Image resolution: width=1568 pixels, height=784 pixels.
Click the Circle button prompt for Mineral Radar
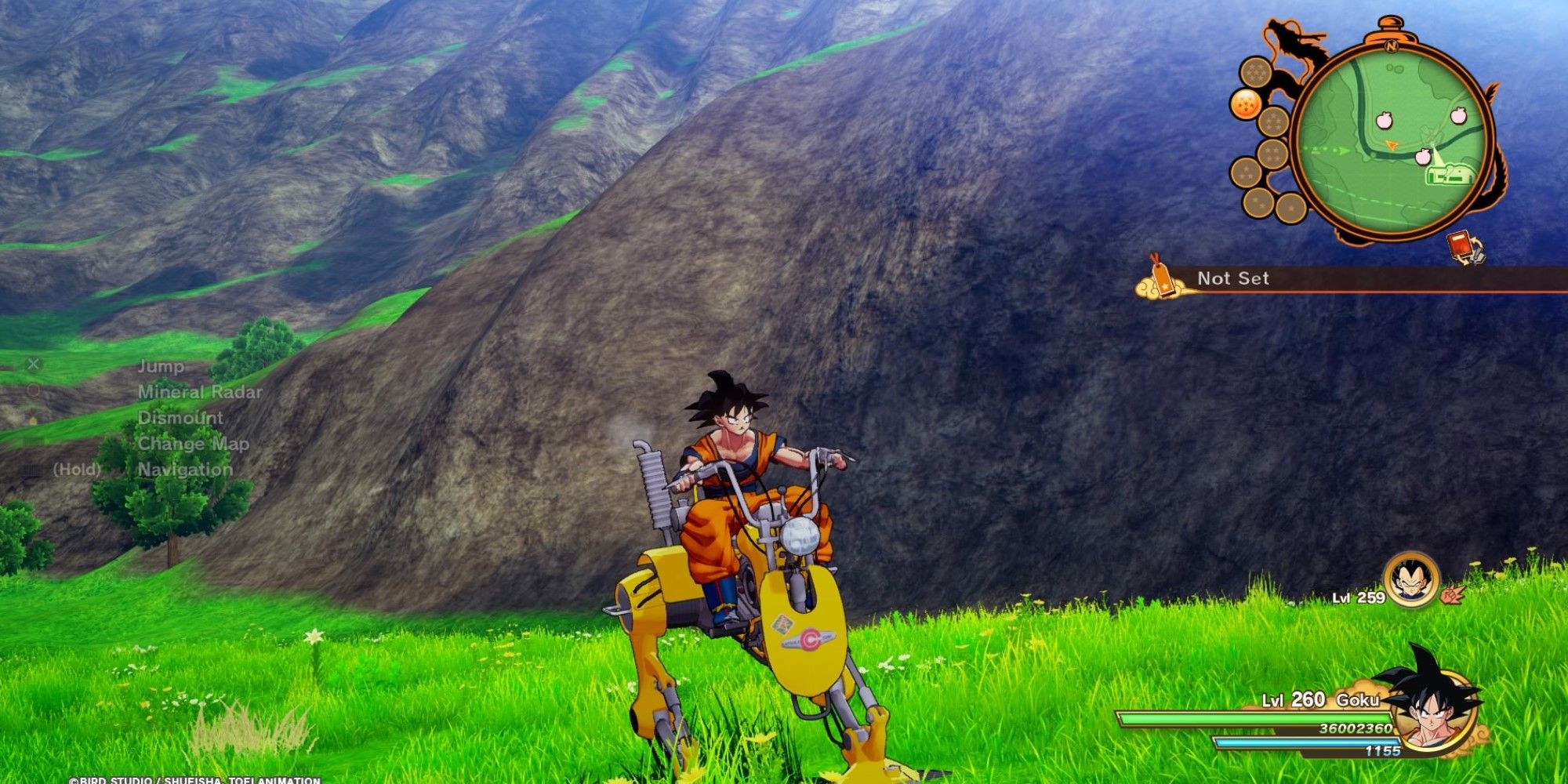tap(34, 390)
